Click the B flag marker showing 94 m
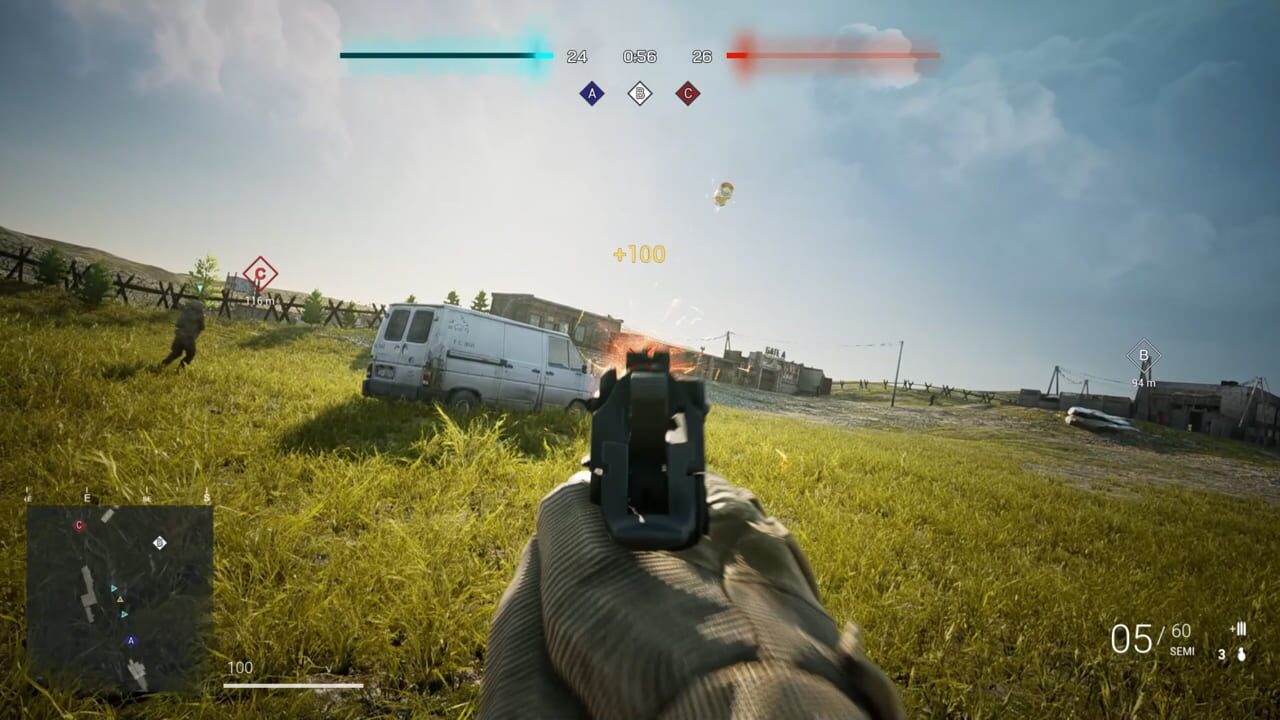This screenshot has height=720, width=1280. coord(1143,355)
